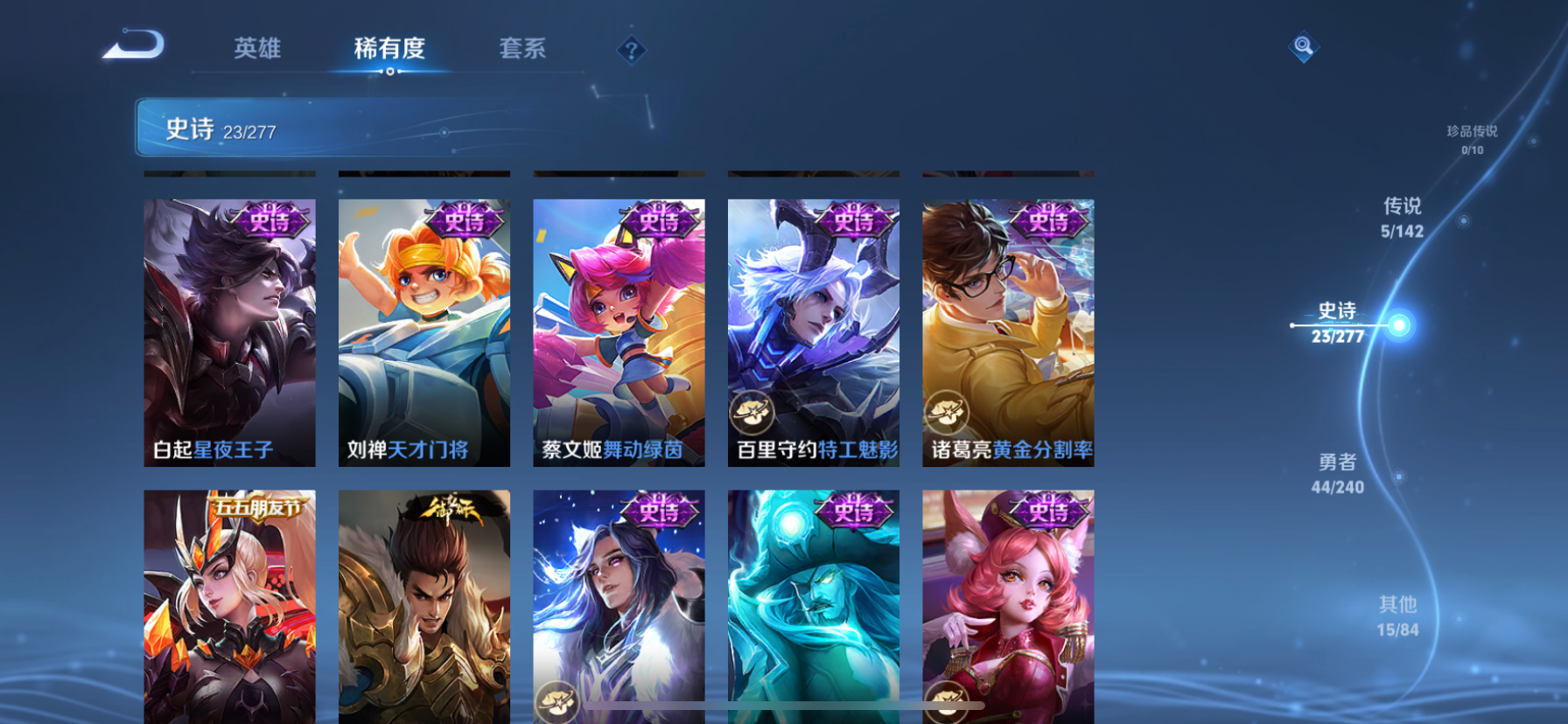Screen dimensions: 1568x724
Task: Click 其他 15/84 in the rarity sidebar
Action: pos(1399,616)
